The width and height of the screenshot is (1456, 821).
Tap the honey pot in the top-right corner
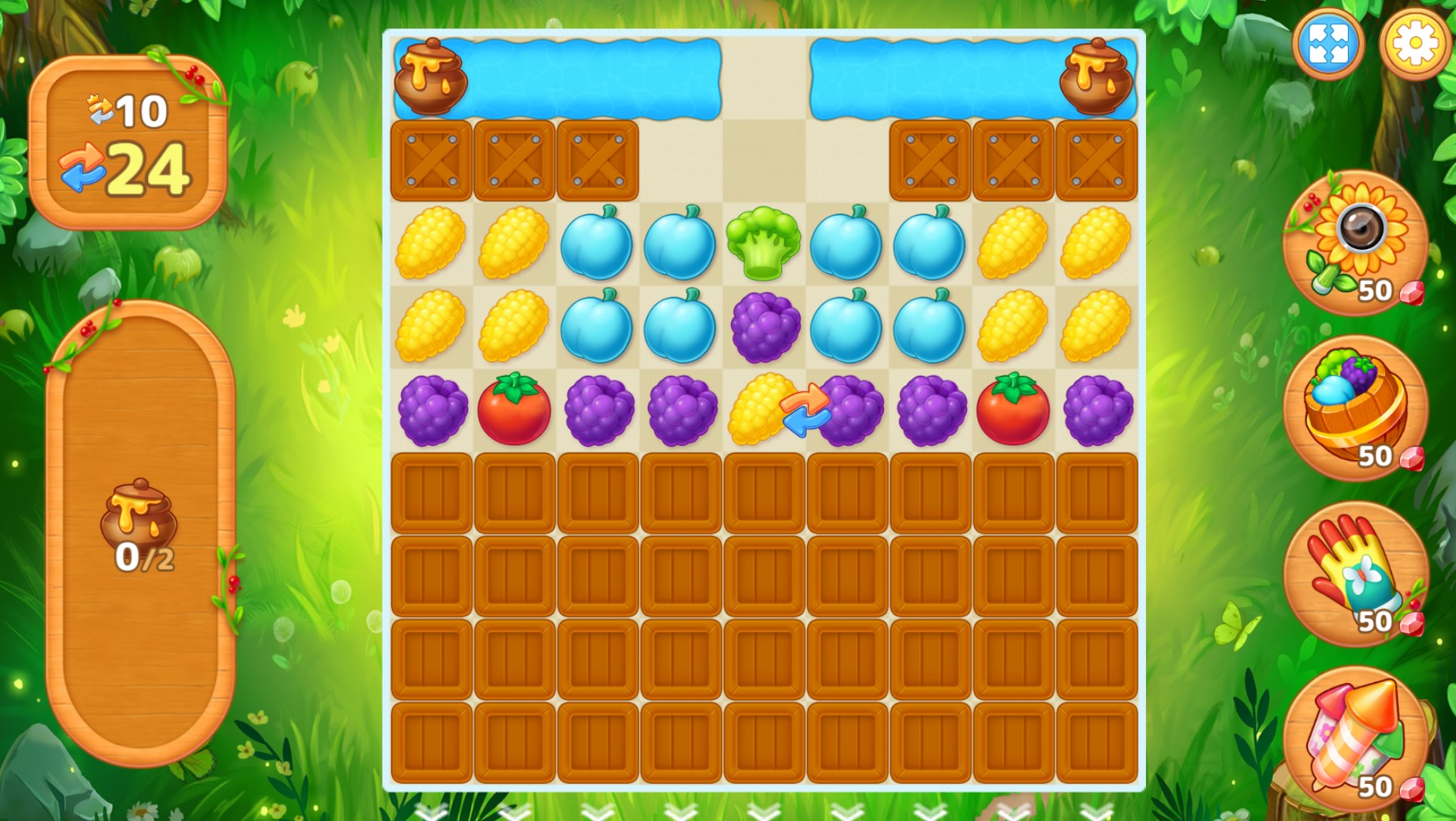(x=1095, y=76)
